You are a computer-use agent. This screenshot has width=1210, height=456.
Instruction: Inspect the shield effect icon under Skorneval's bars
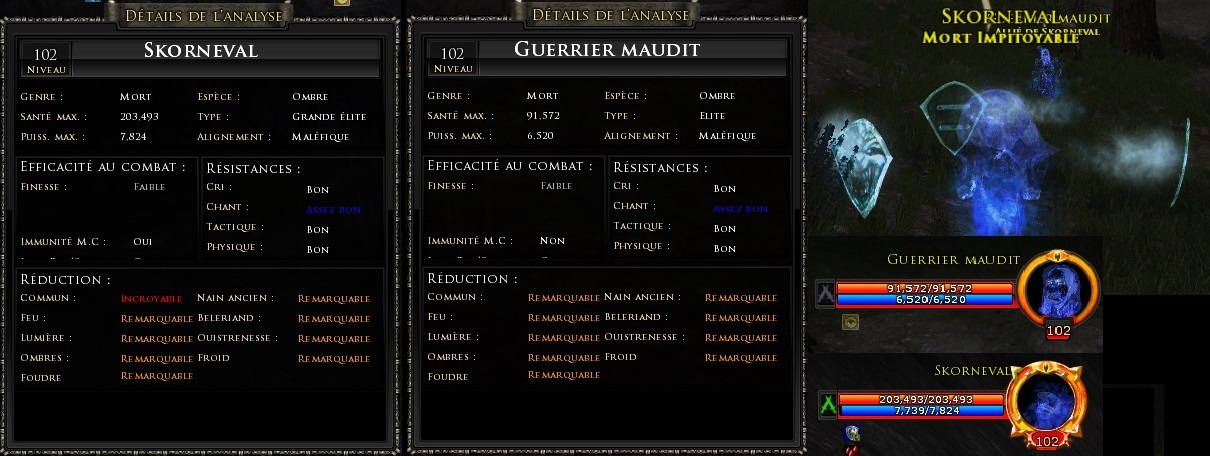click(852, 434)
